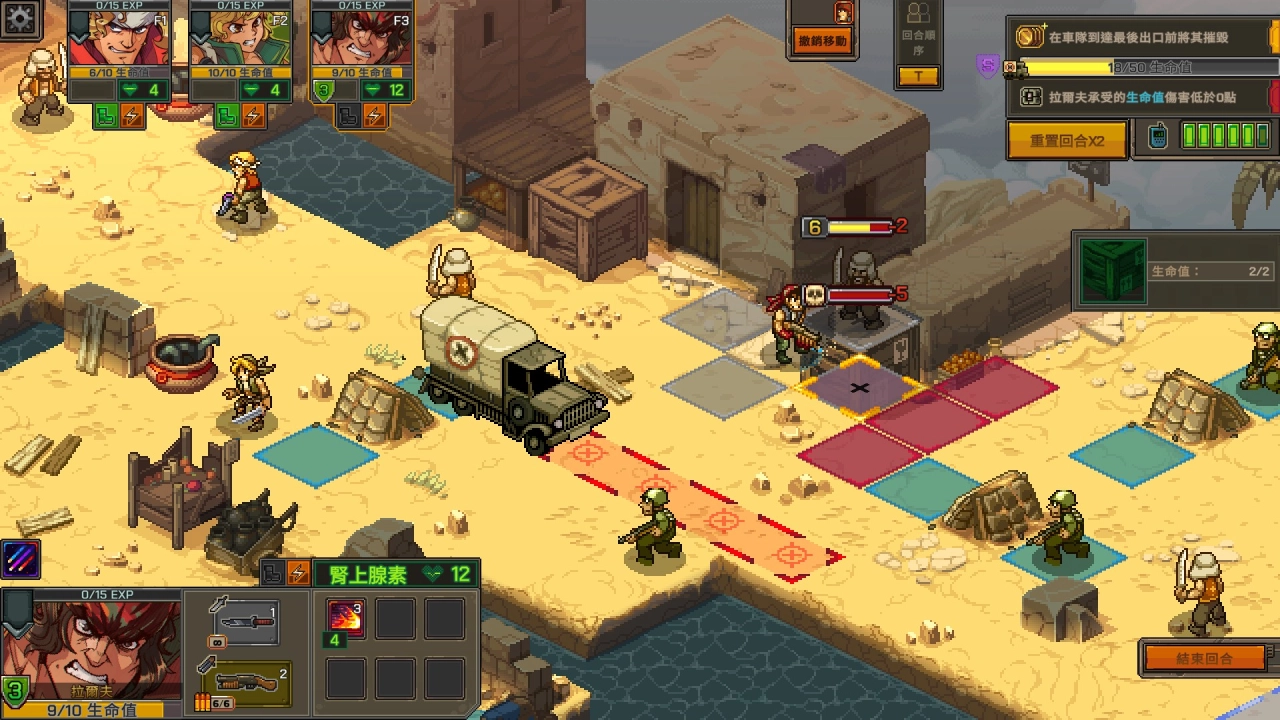Screen dimensions: 1280x720
Task: Select the green crate info panel
Action: pyautogui.click(x=1175, y=271)
